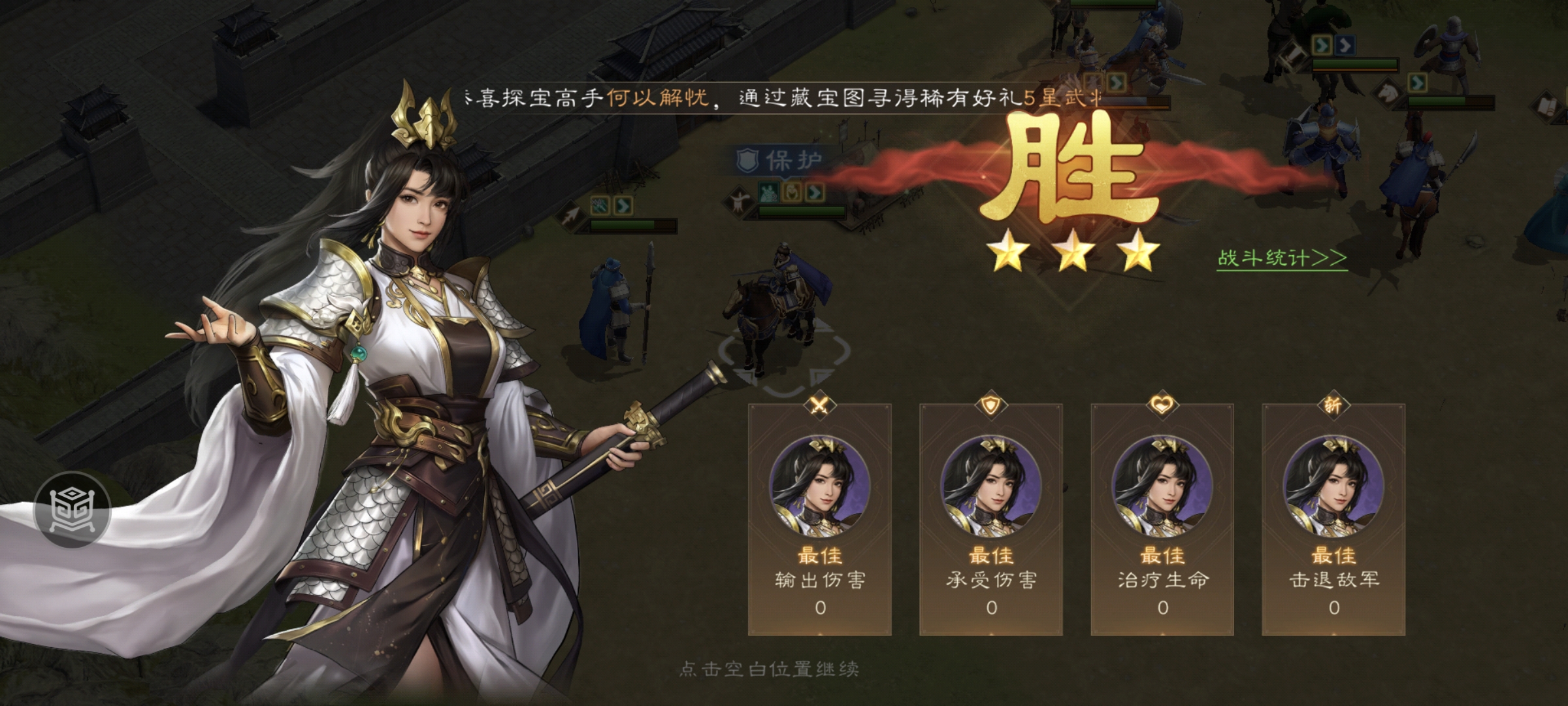The width and height of the screenshot is (1568, 706).
Task: Click the shield icon in the 保护 label
Action: [x=747, y=160]
